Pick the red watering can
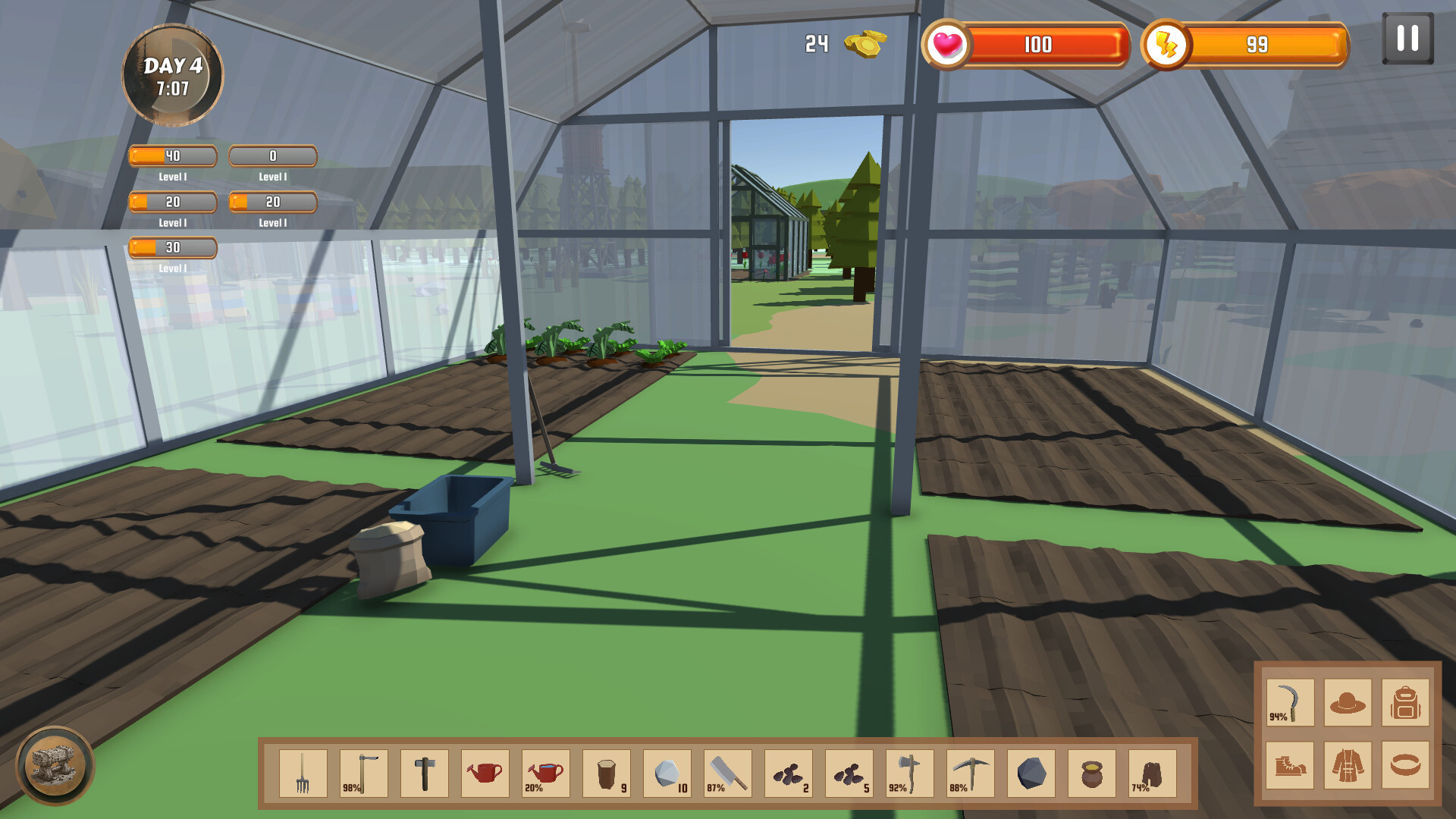The height and width of the screenshot is (819, 1456). [485, 773]
